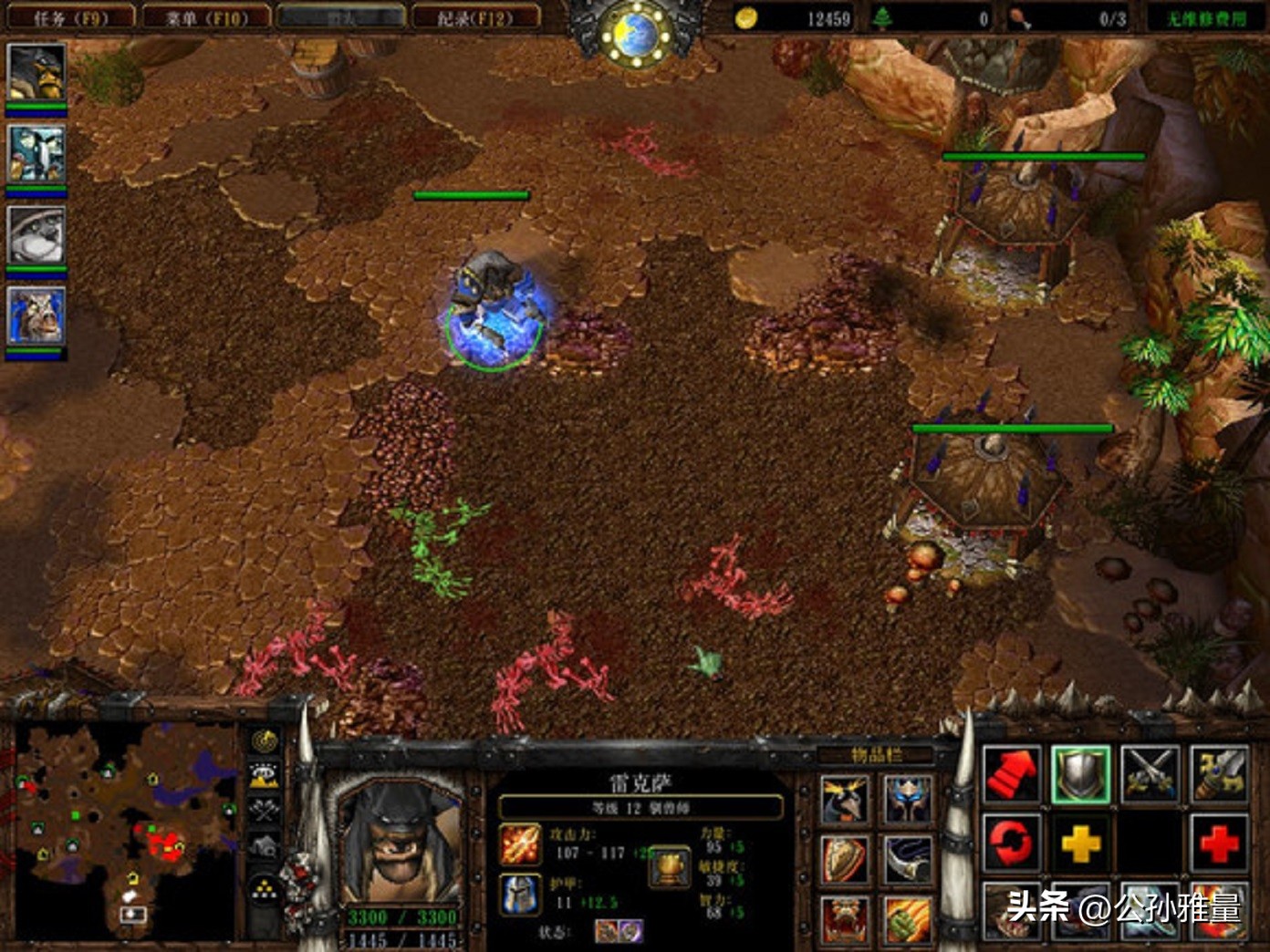Open the 任务 (F9) quests menu
This screenshot has width=1270, height=952.
69,17
